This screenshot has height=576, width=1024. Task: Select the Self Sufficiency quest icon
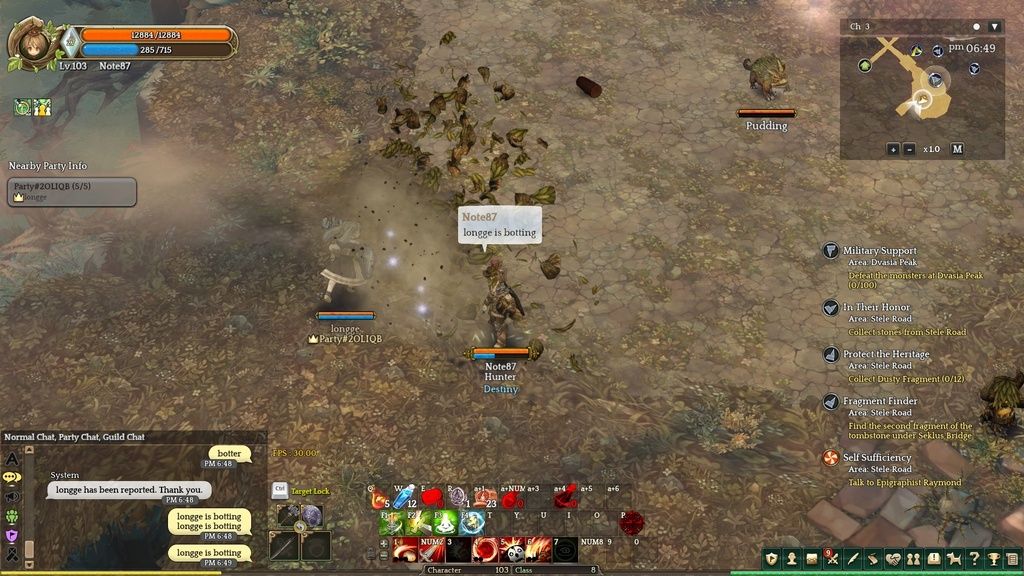830,458
